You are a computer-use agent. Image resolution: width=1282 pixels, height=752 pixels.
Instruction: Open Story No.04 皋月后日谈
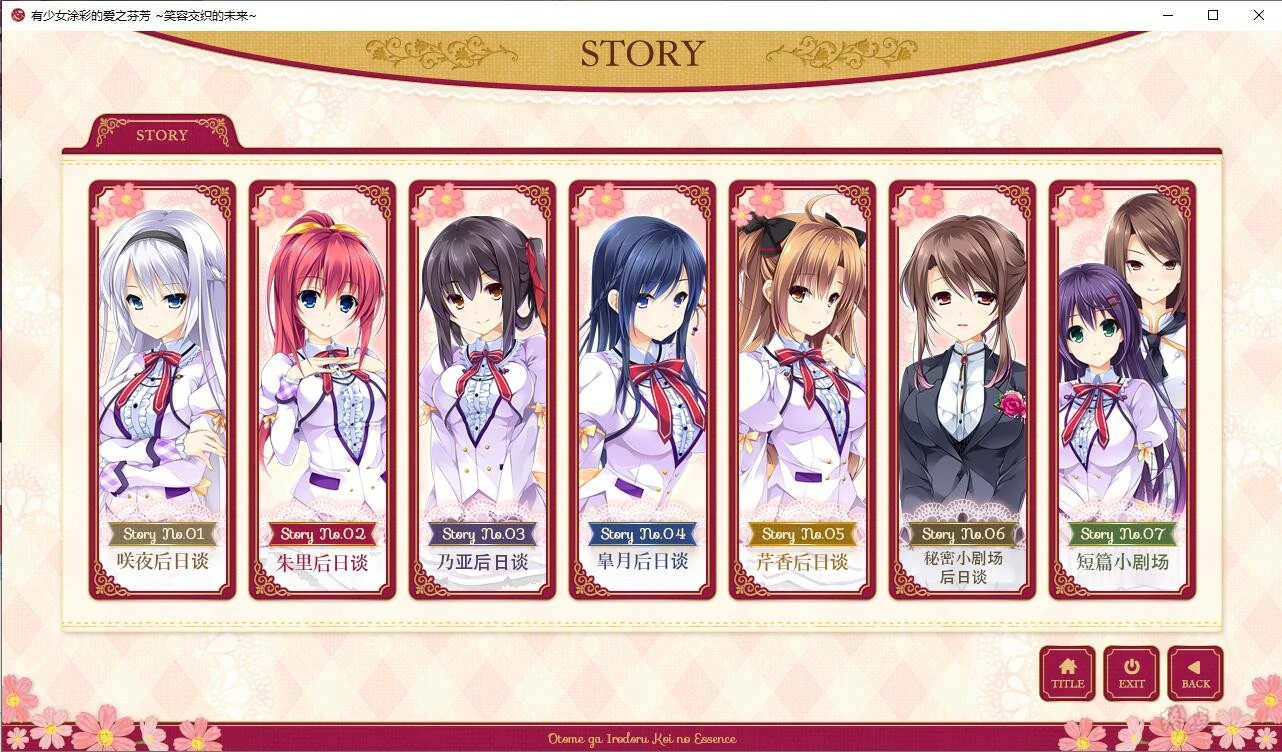(642, 390)
